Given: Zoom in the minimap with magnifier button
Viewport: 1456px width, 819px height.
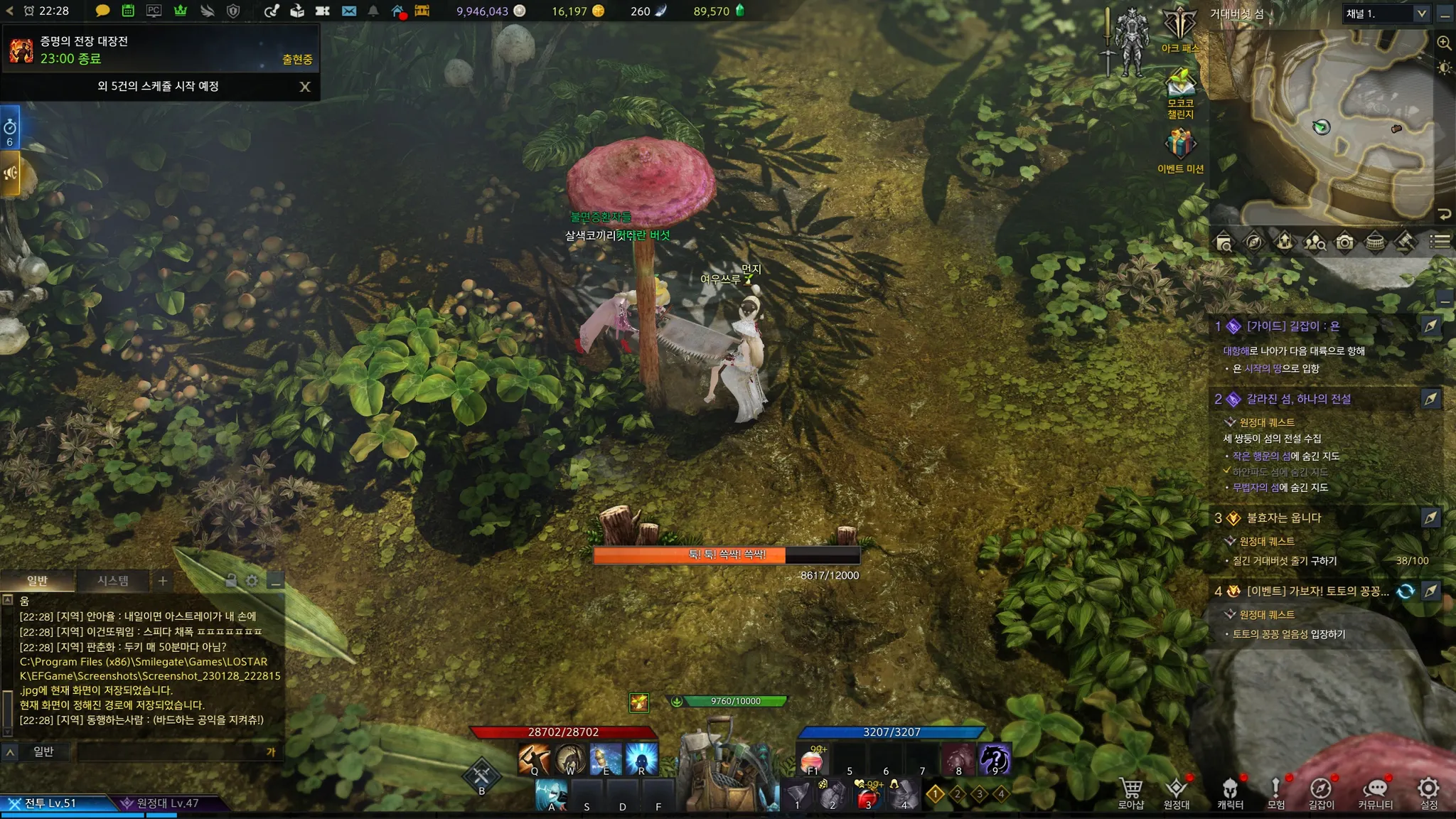Looking at the screenshot, I should pyautogui.click(x=1444, y=43).
